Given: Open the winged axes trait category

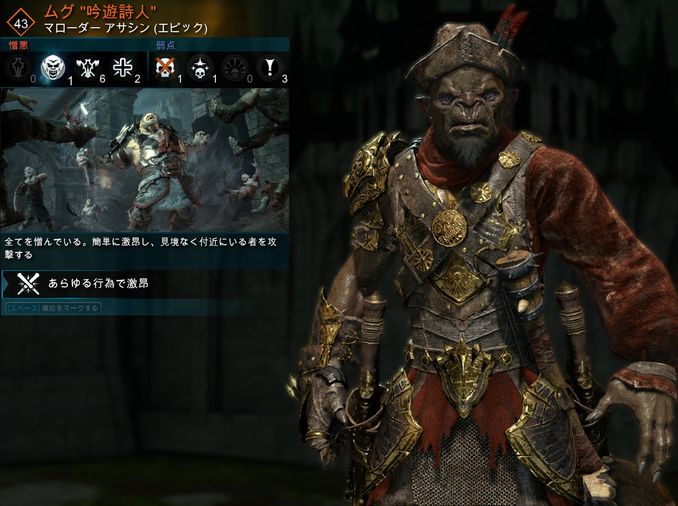Looking at the screenshot, I should [88, 68].
